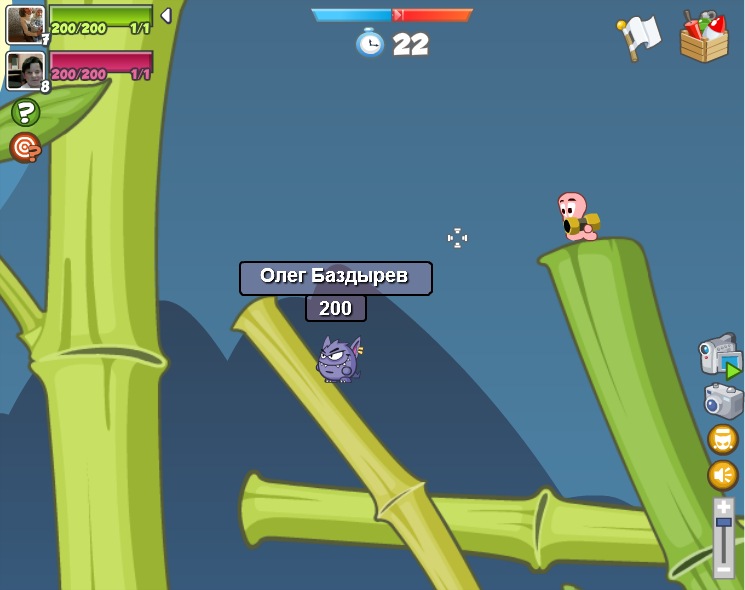Image resolution: width=745 pixels, height=590 pixels.
Task: Collapse the team panel with the white arrow
Action: pos(166,16)
